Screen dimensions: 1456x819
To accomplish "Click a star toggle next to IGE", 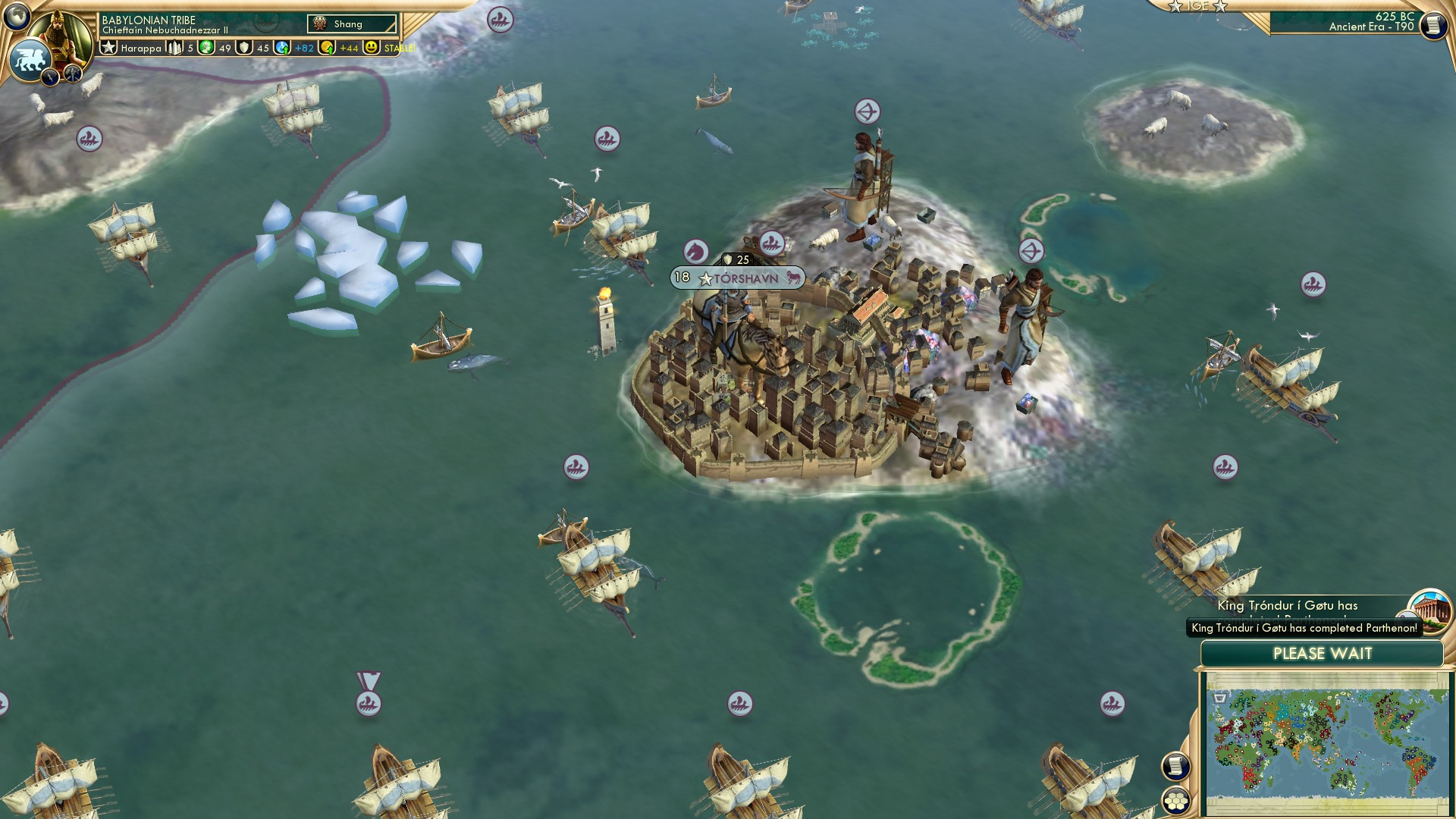I will pyautogui.click(x=1174, y=6).
